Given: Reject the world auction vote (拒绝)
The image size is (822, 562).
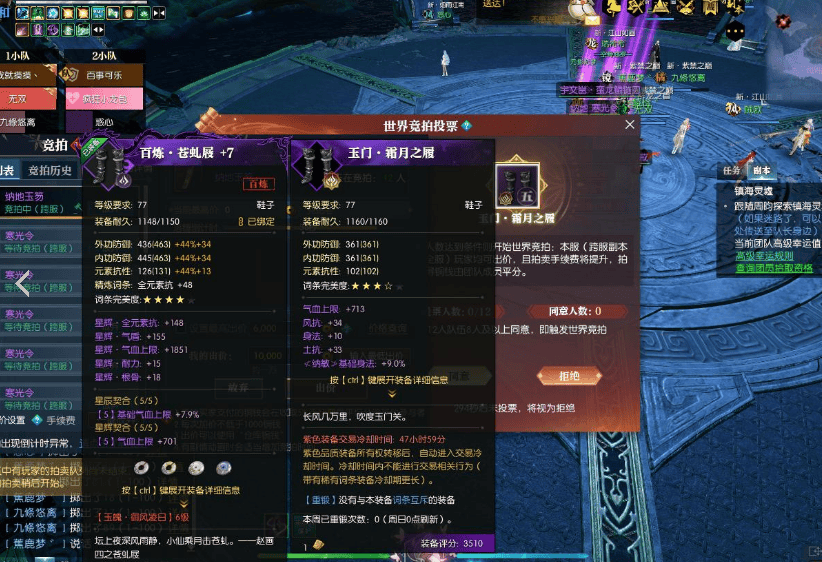Looking at the screenshot, I should (x=570, y=376).
